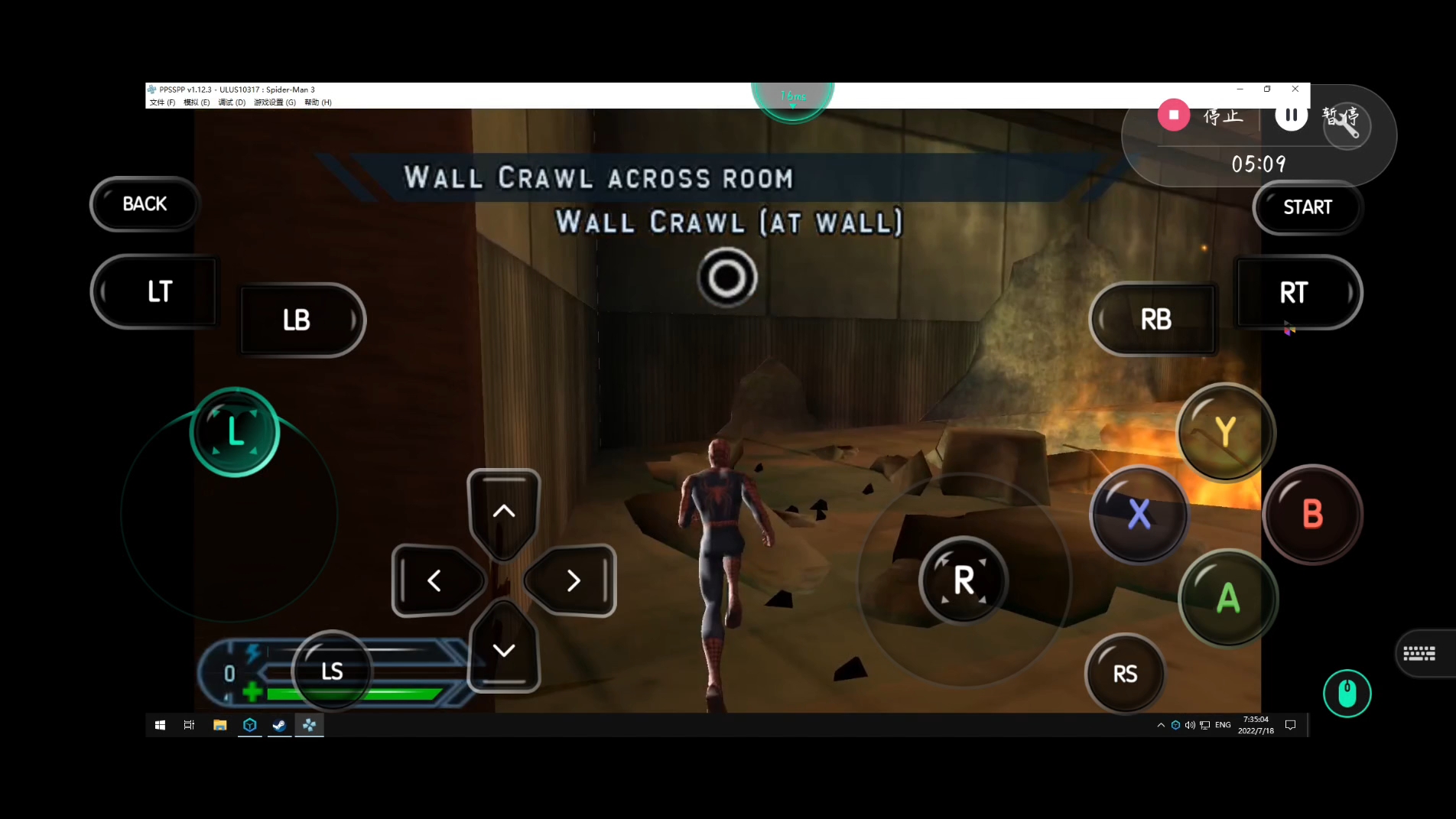The image size is (1456, 819).
Task: Tap the RT trigger button
Action: [x=1294, y=293]
